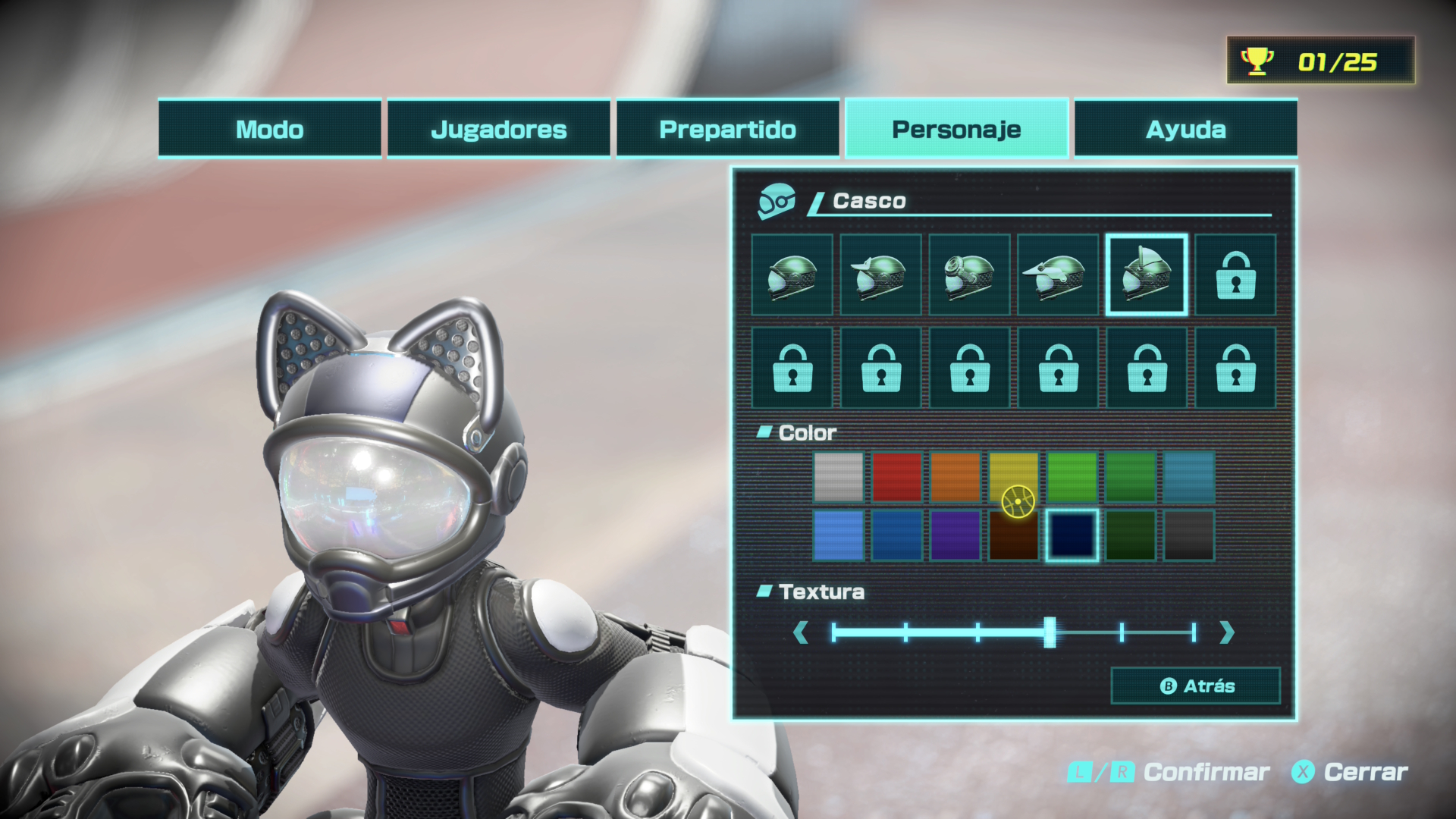Screen dimensions: 1456x819
Task: Close the menu with Cerrar
Action: coord(1350,773)
